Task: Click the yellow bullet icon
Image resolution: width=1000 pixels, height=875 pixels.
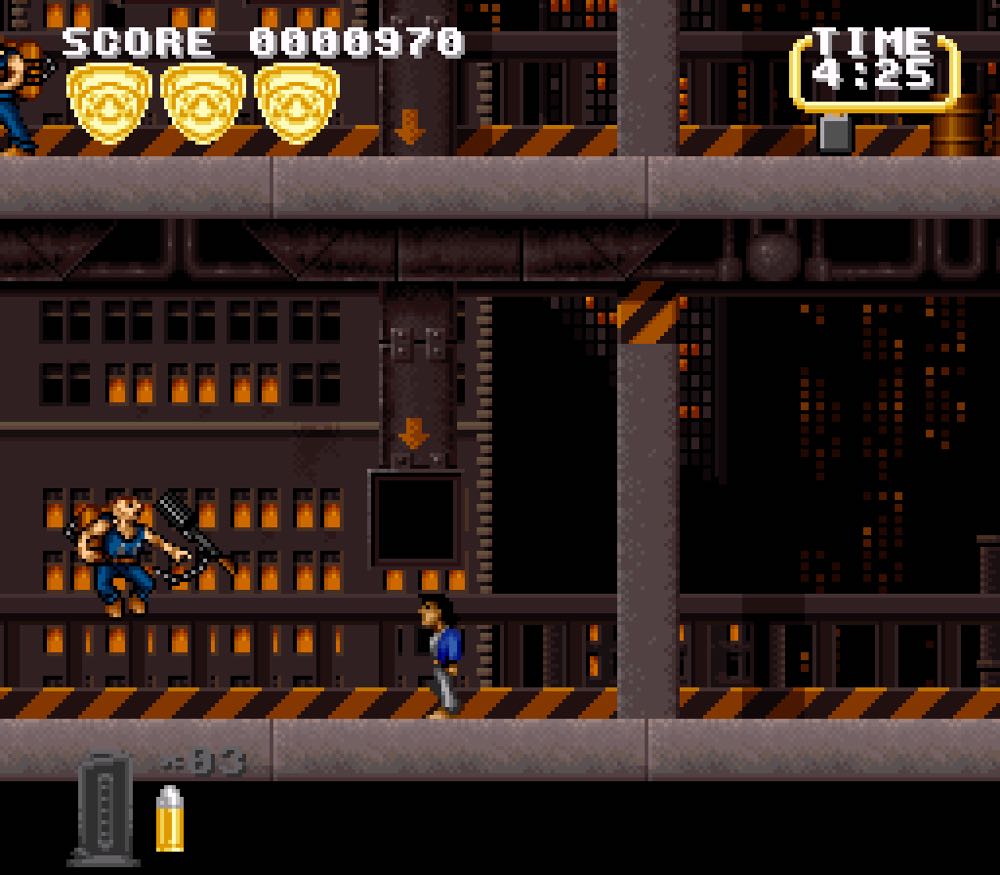Action: [169, 819]
